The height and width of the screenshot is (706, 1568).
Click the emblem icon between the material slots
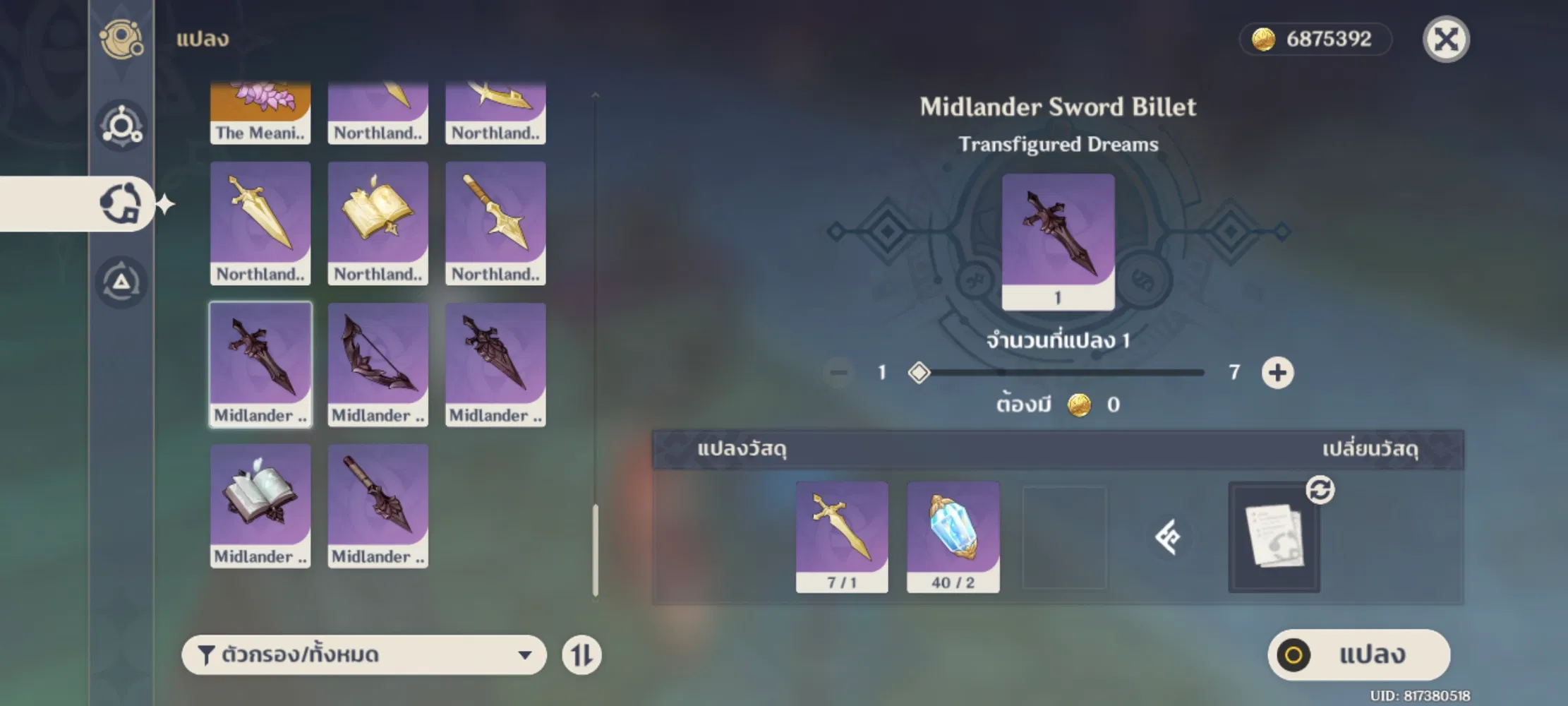pyautogui.click(x=1167, y=538)
